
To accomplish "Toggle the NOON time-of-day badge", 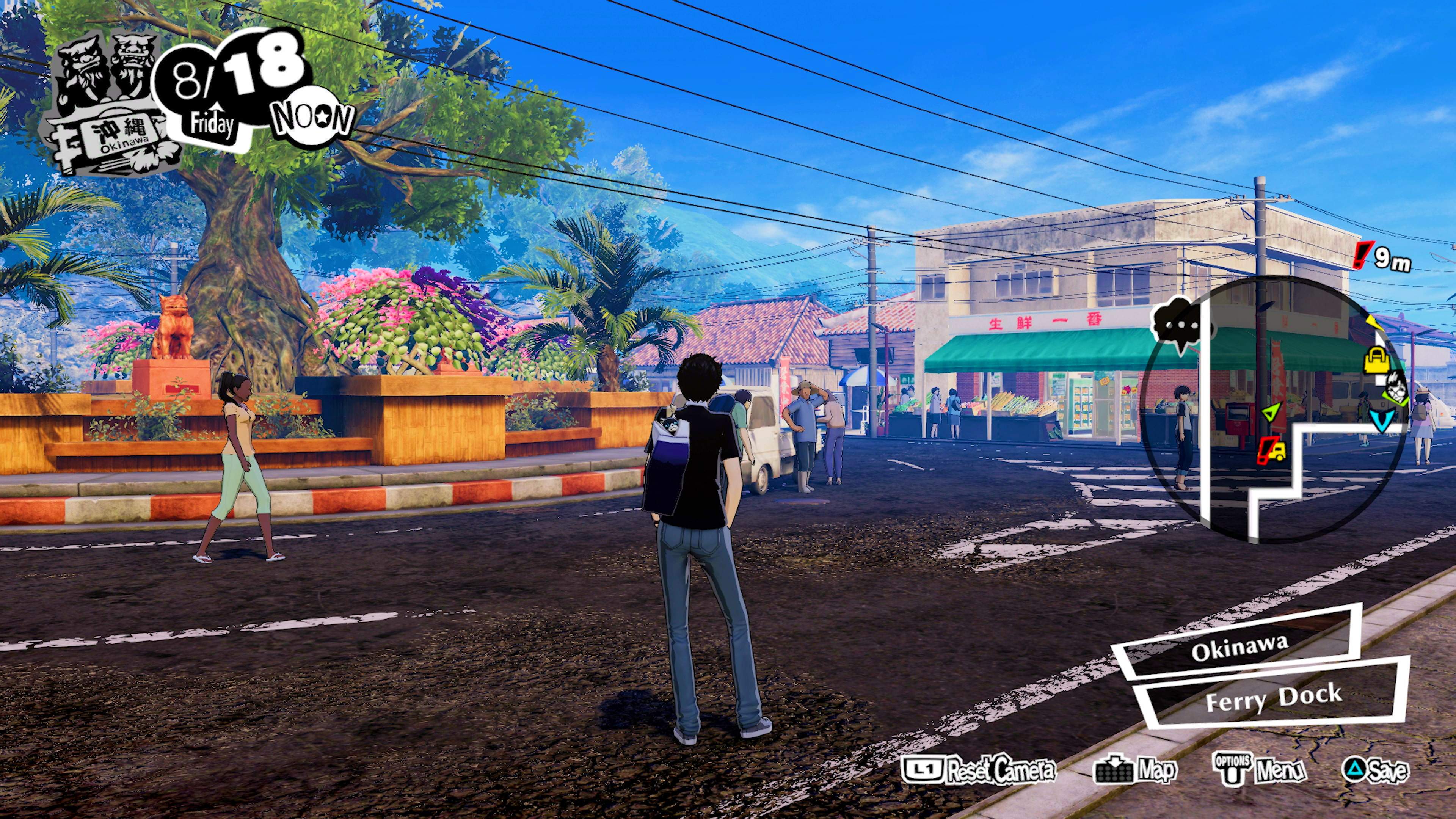I will 315,116.
